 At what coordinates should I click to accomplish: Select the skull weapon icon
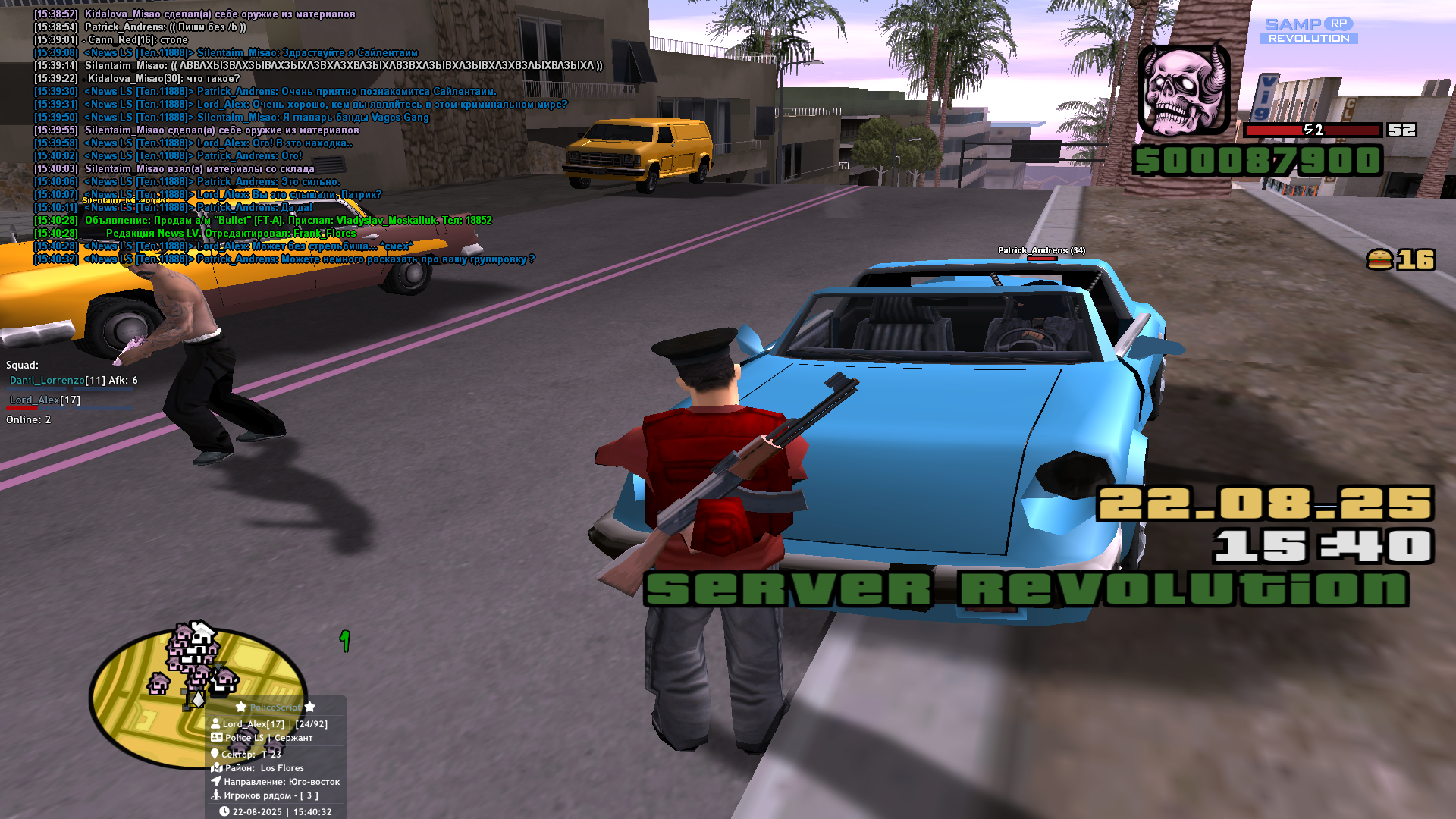tap(1184, 89)
